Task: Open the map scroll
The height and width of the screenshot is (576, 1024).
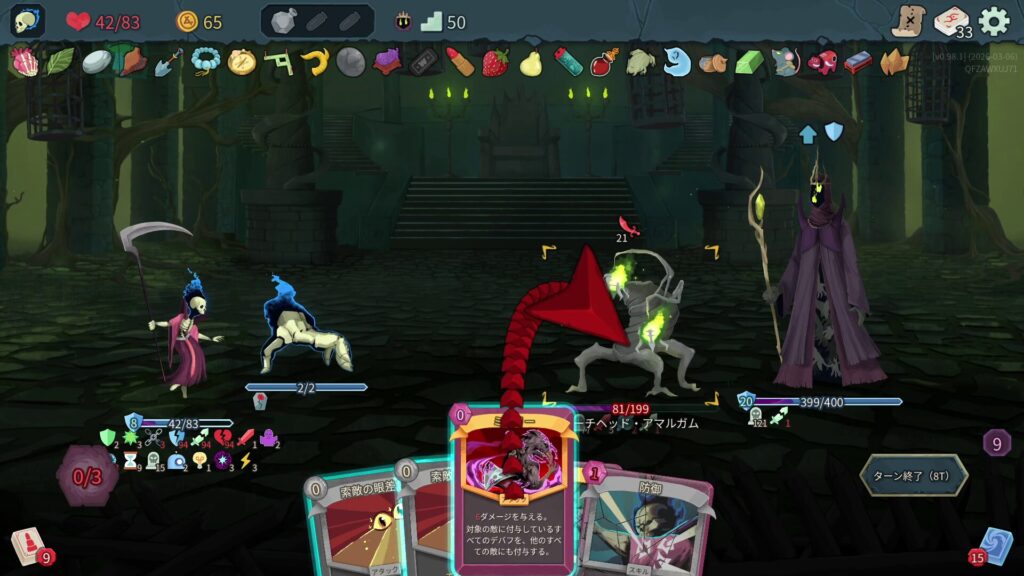Action: [x=909, y=21]
